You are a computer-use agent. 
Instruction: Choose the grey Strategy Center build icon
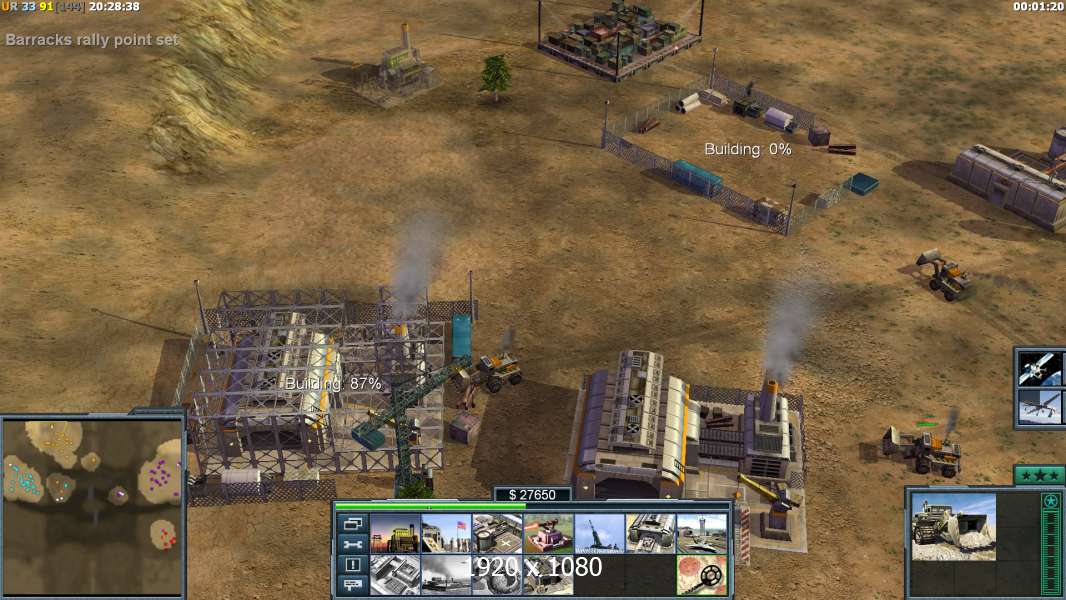point(395,574)
